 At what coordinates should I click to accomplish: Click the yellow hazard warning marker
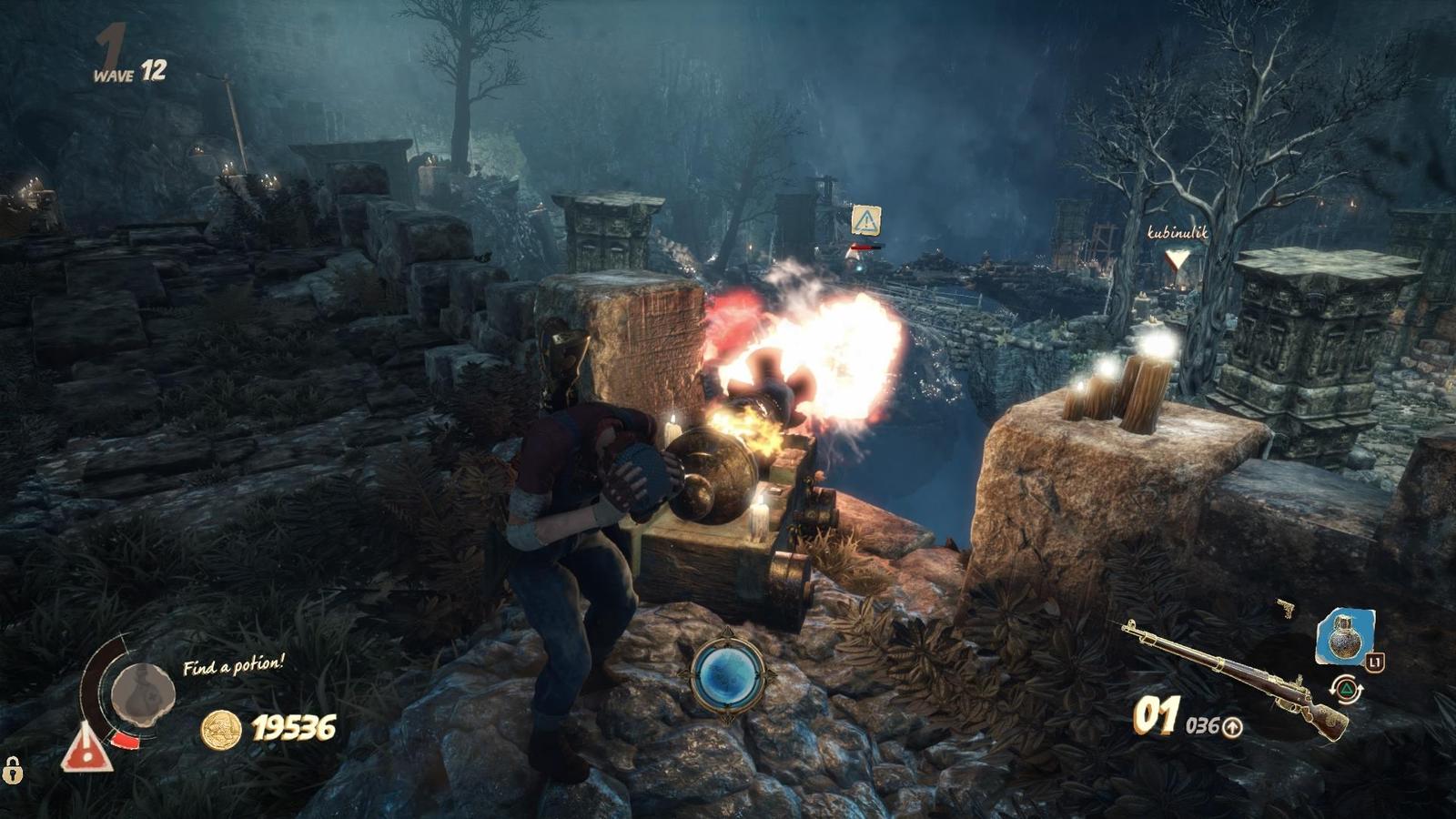[x=865, y=219]
